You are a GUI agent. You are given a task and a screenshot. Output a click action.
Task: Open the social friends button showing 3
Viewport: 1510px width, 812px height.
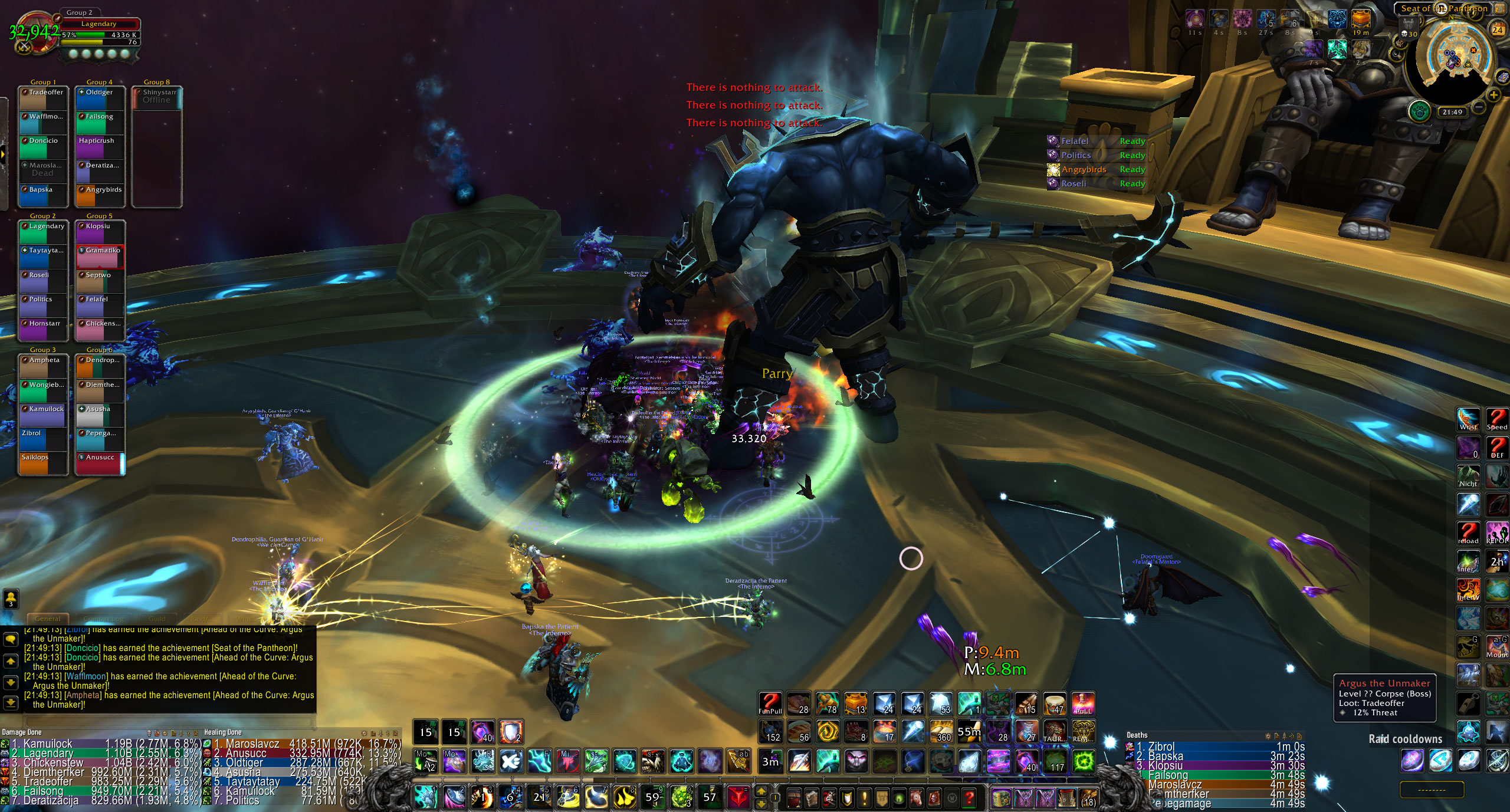[11, 599]
